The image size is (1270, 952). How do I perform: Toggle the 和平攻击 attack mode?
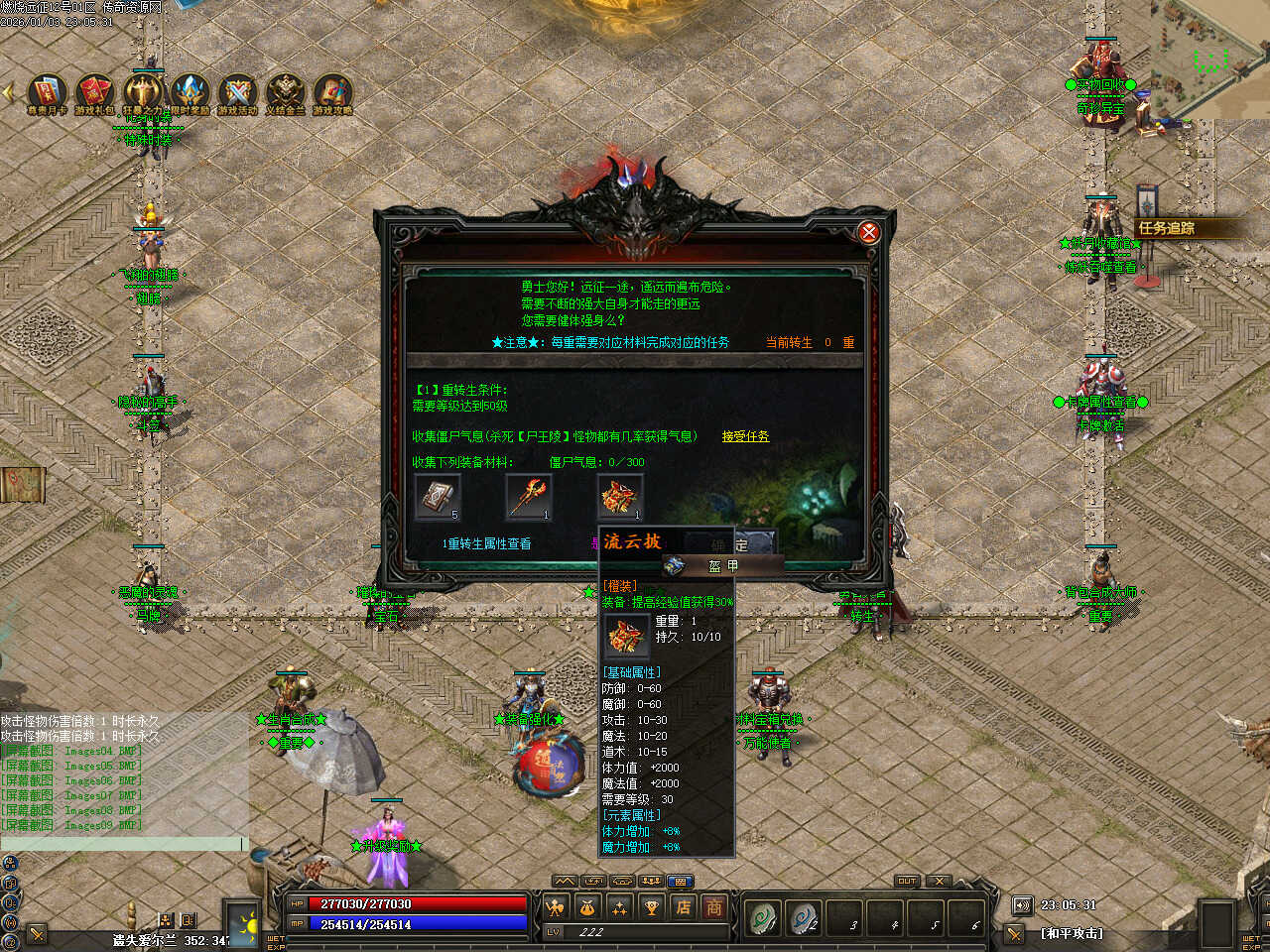click(x=1072, y=933)
